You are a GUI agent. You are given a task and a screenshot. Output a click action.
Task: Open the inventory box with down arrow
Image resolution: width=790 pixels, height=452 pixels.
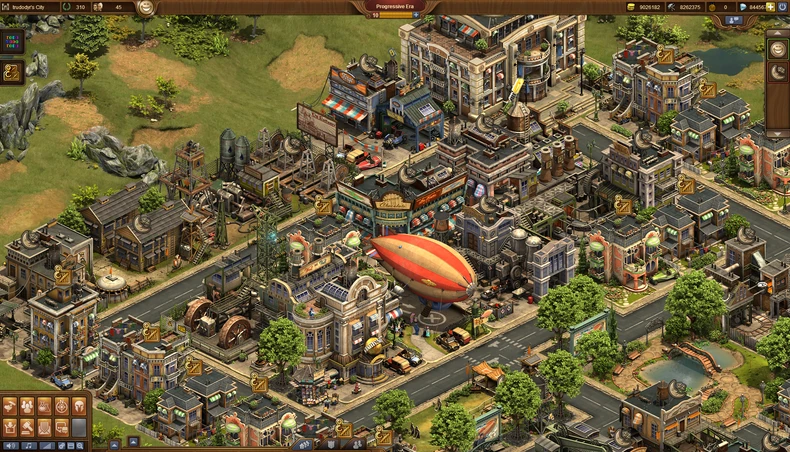coord(10,426)
